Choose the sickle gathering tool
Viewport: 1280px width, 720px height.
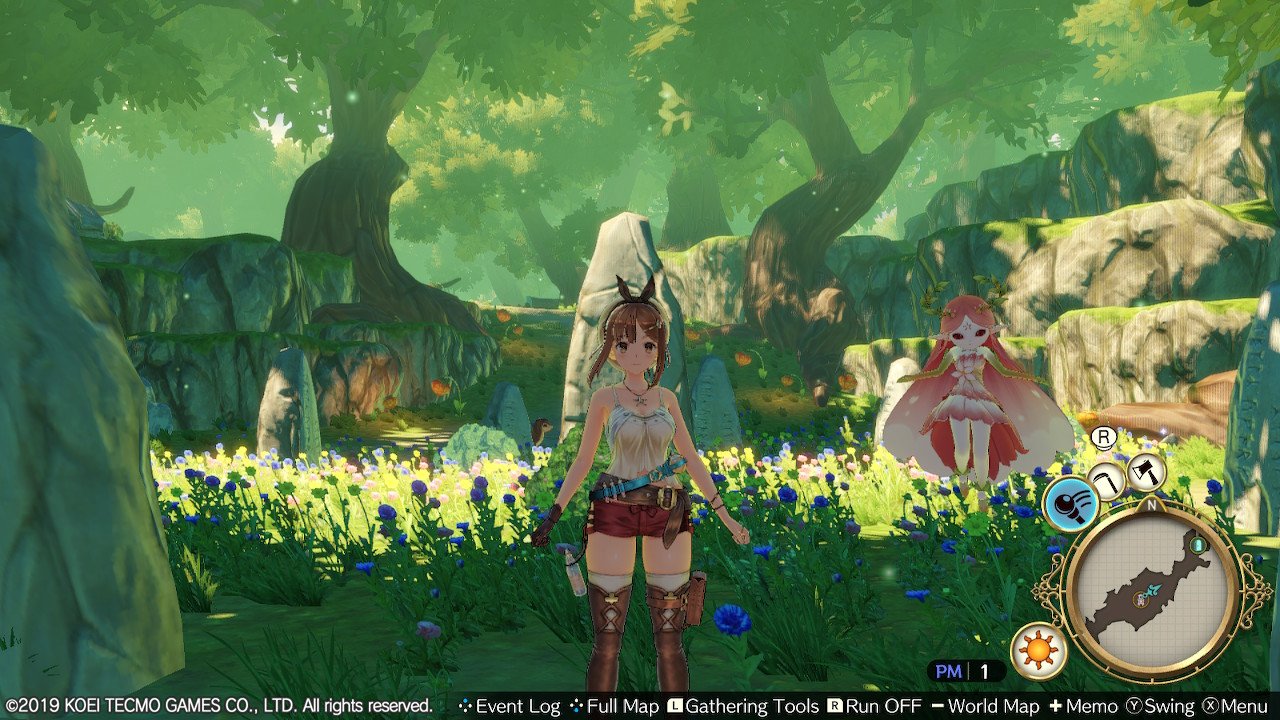click(1106, 480)
